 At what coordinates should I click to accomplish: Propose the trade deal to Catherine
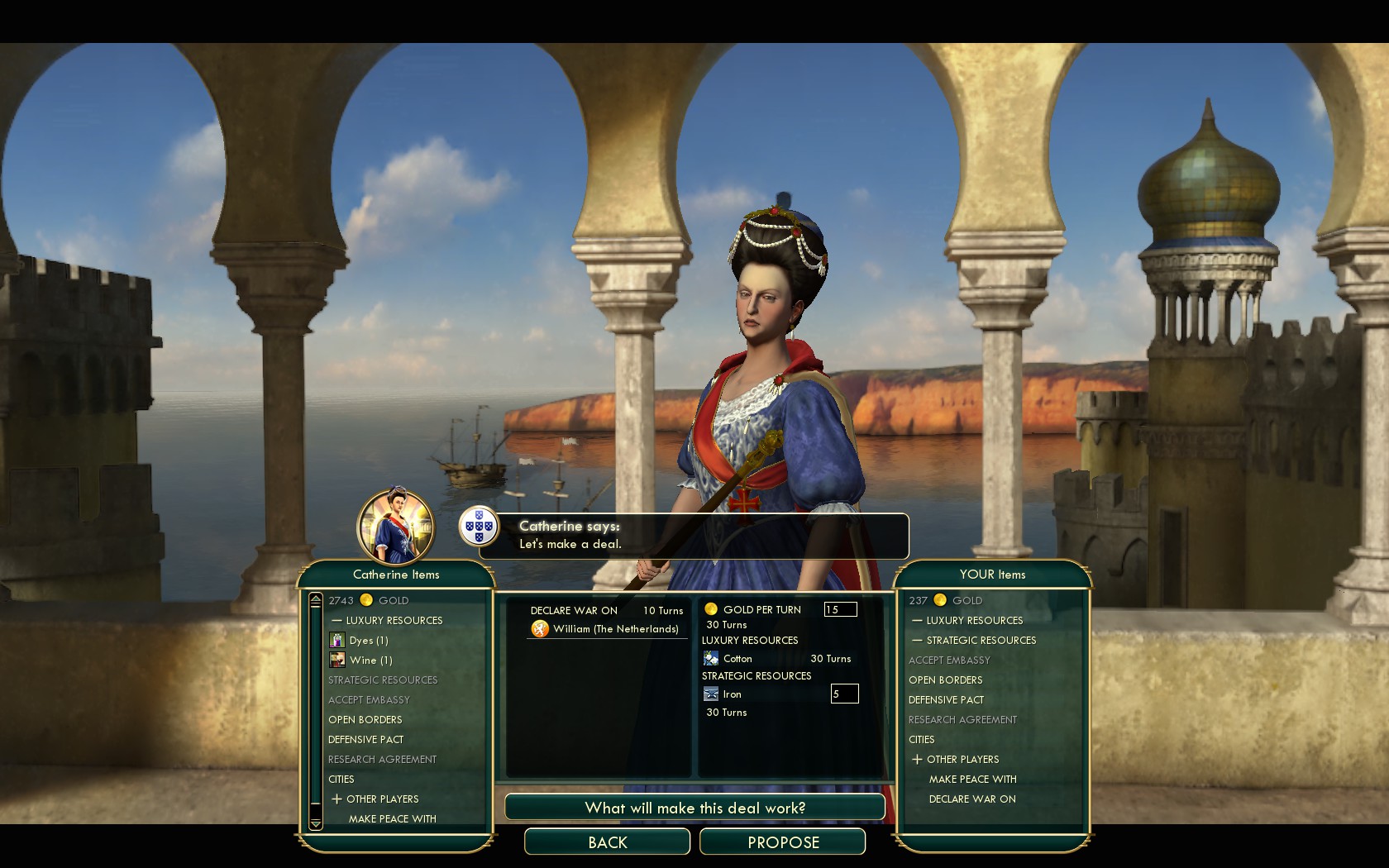(782, 842)
